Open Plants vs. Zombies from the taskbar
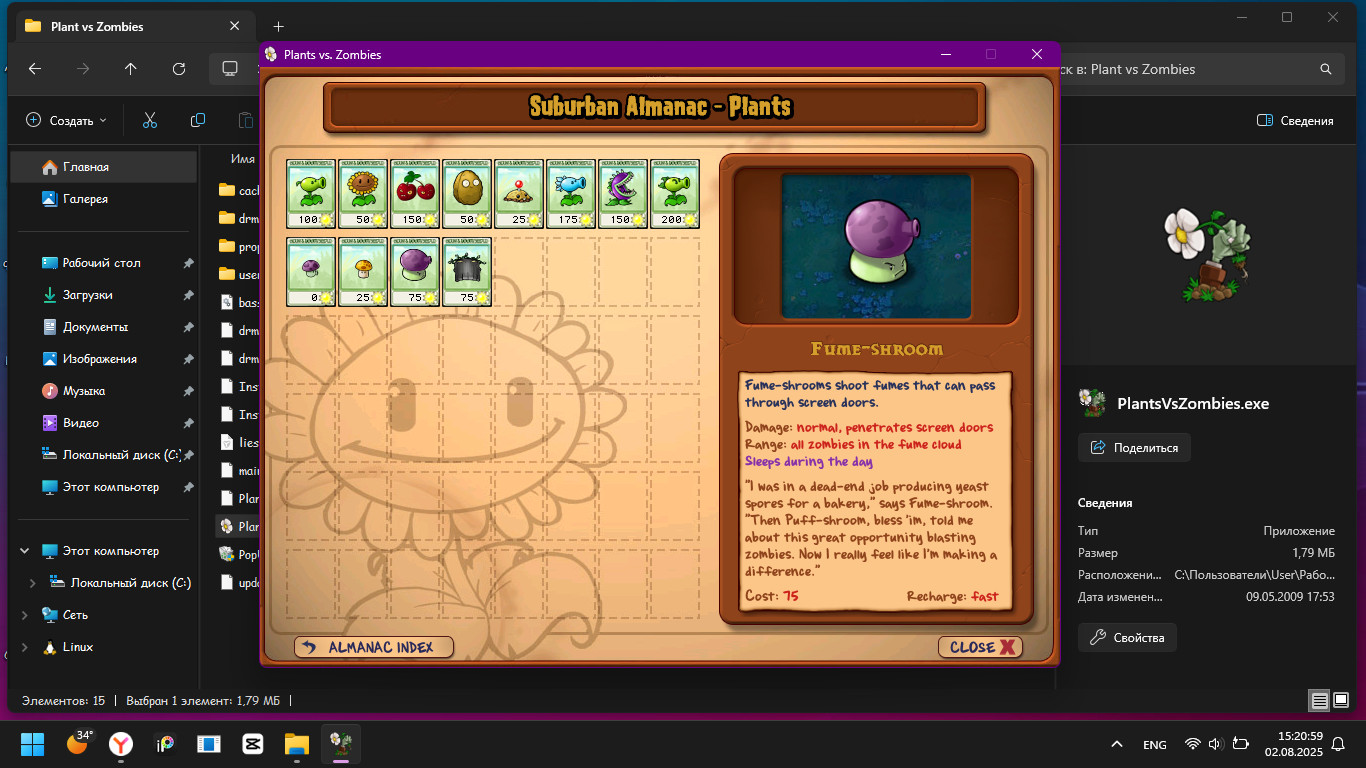Viewport: 1366px width, 768px height. click(x=340, y=744)
